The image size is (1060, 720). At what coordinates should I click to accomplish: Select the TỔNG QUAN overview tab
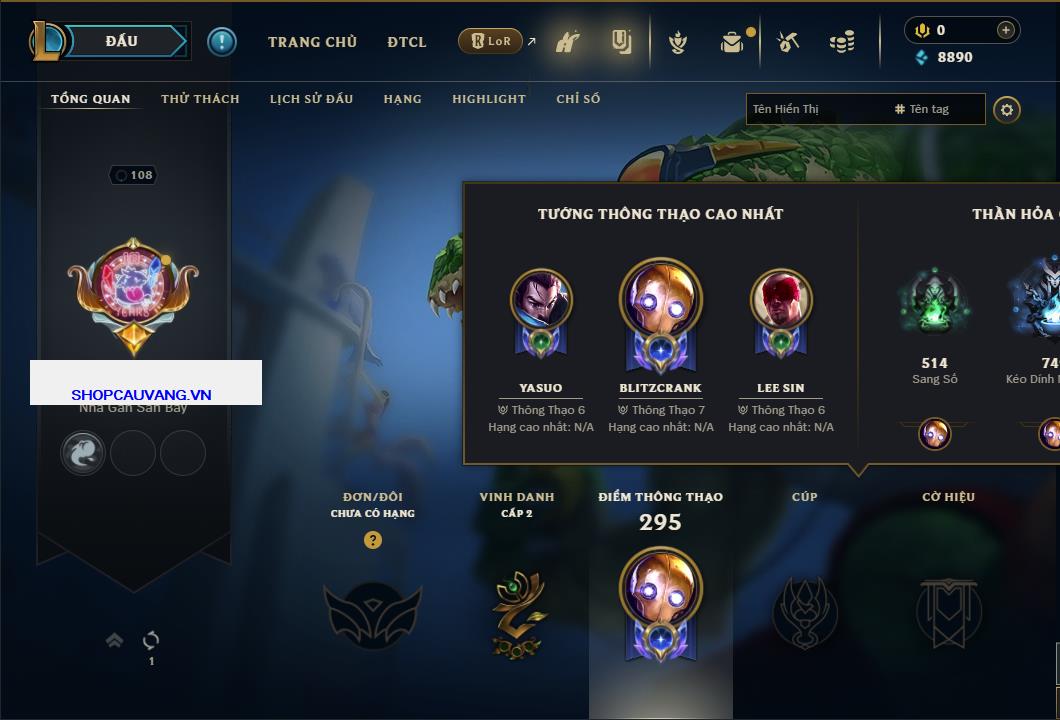coord(90,99)
